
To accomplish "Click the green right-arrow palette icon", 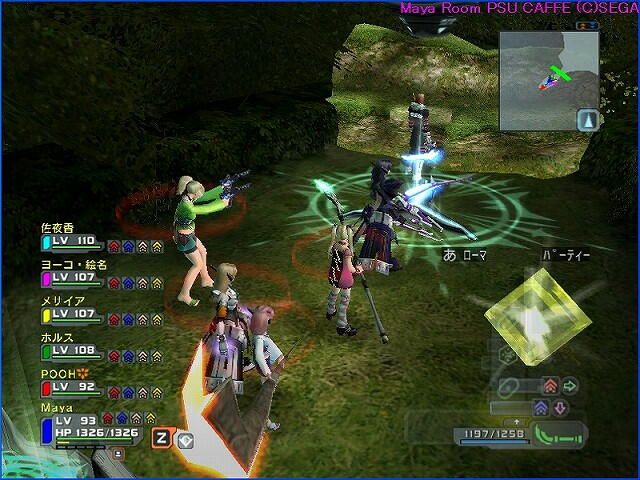I will point(571,385).
